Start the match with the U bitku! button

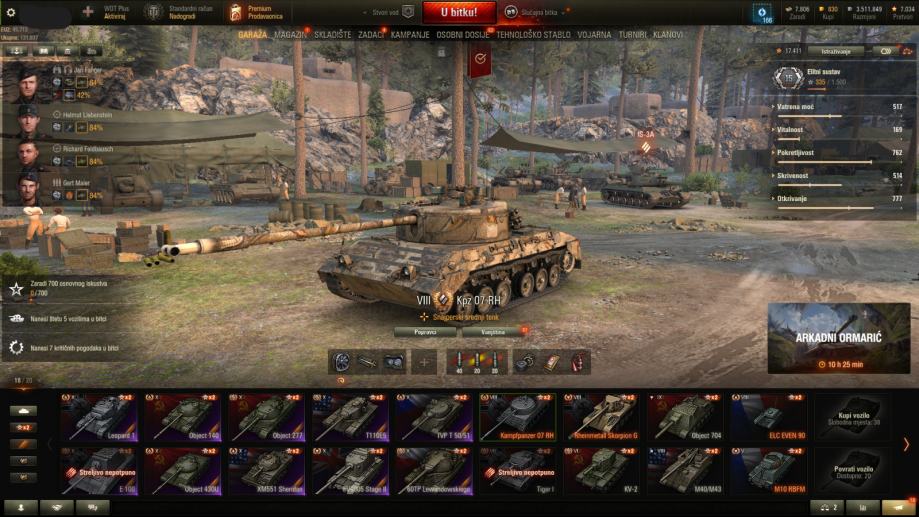tap(457, 12)
